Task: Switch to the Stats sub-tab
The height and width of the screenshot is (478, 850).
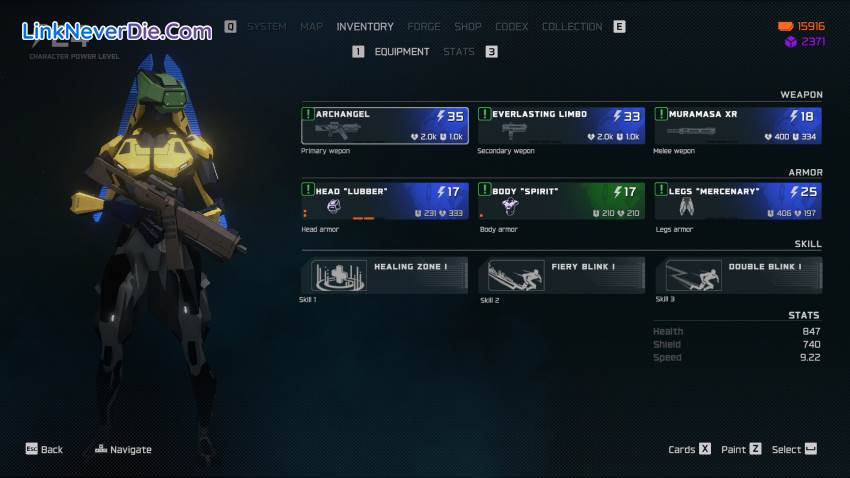Action: 459,51
